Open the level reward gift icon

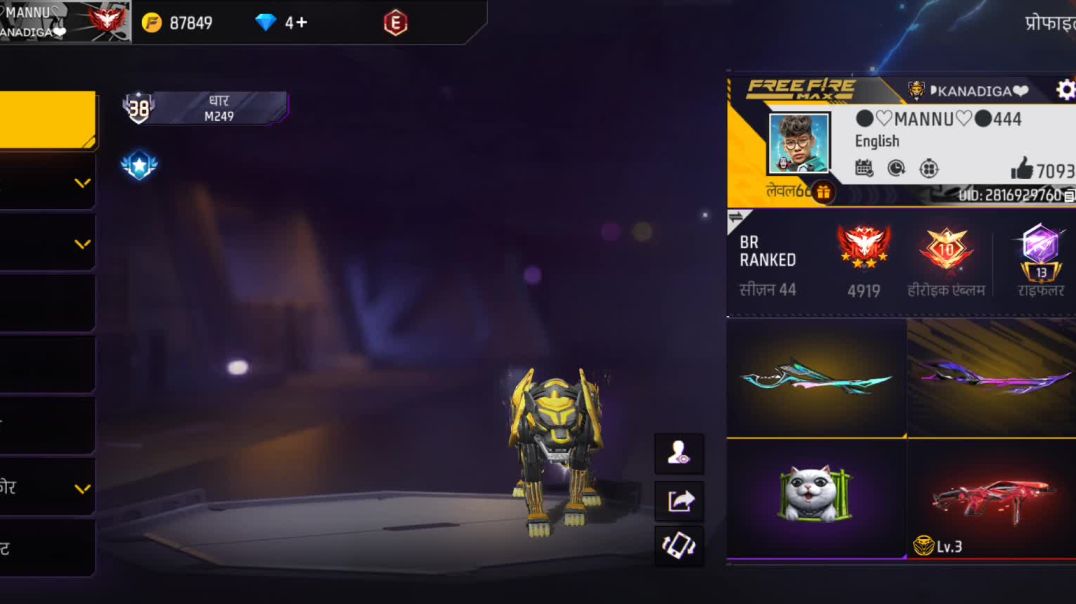point(823,192)
